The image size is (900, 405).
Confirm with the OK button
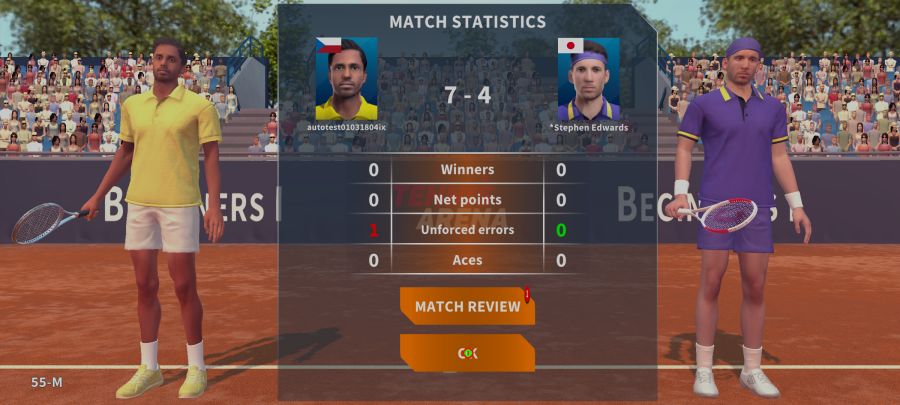(x=467, y=352)
